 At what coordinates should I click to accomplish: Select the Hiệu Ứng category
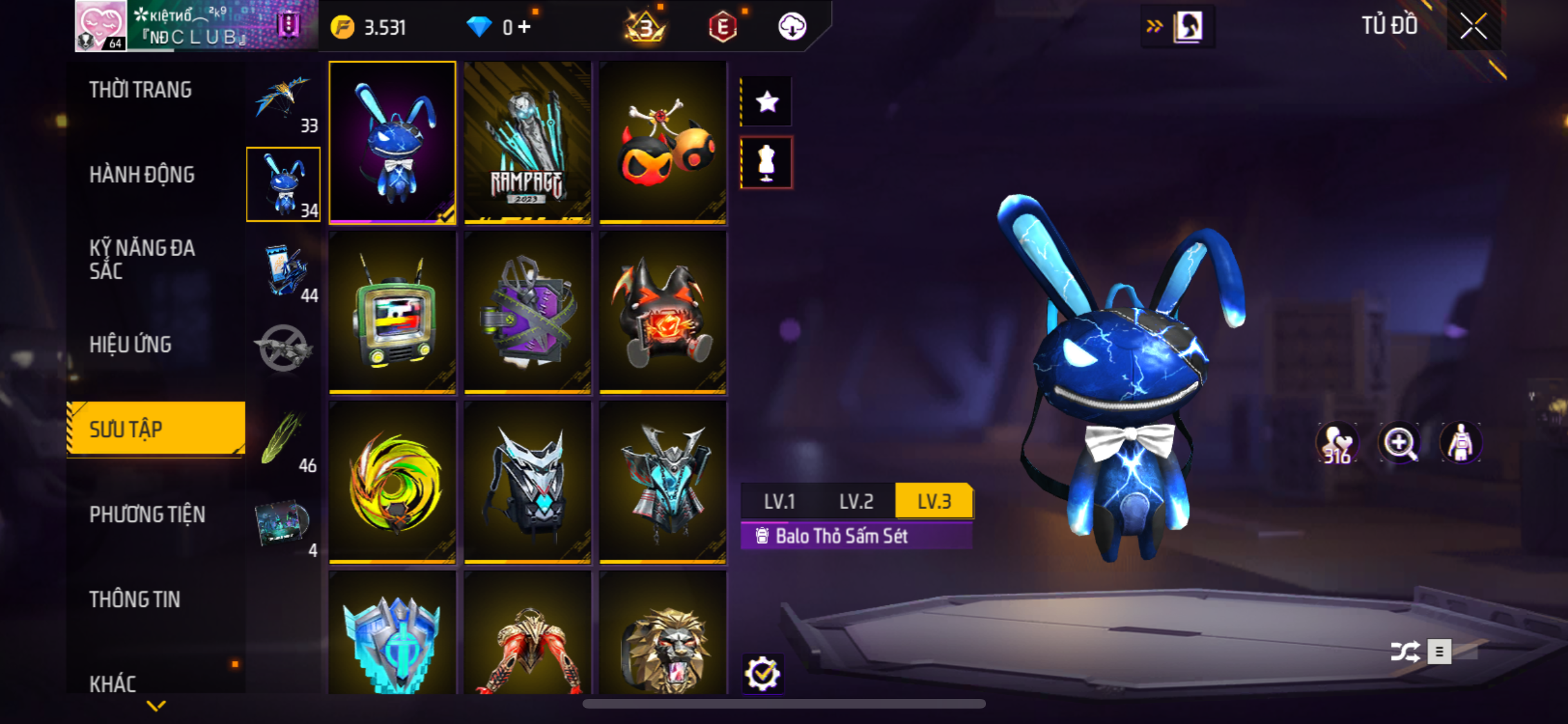point(131,345)
